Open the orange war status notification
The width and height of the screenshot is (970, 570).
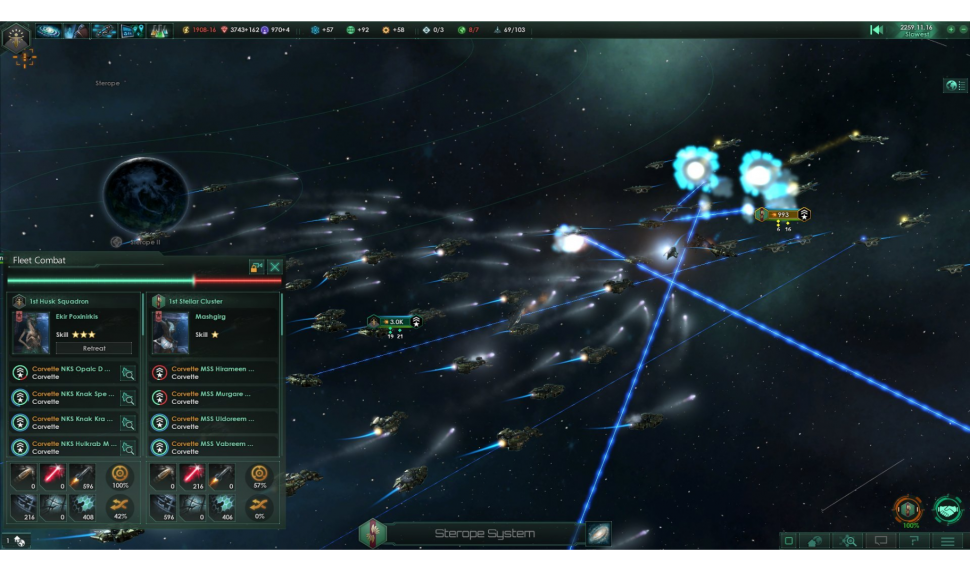click(x=909, y=509)
